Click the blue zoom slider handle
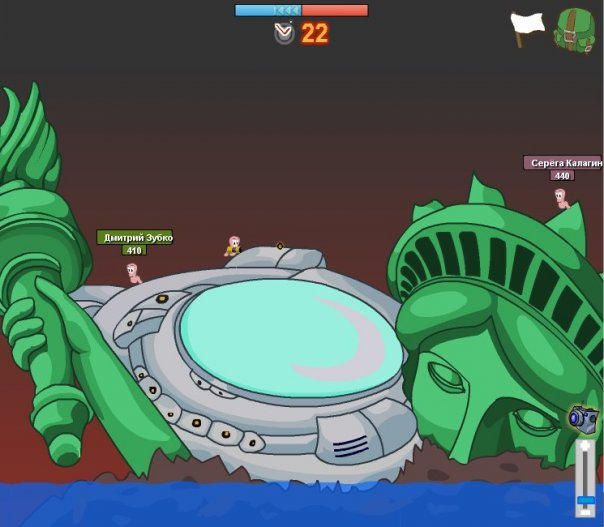Image resolution: width=604 pixels, height=527 pixels. pos(585,499)
